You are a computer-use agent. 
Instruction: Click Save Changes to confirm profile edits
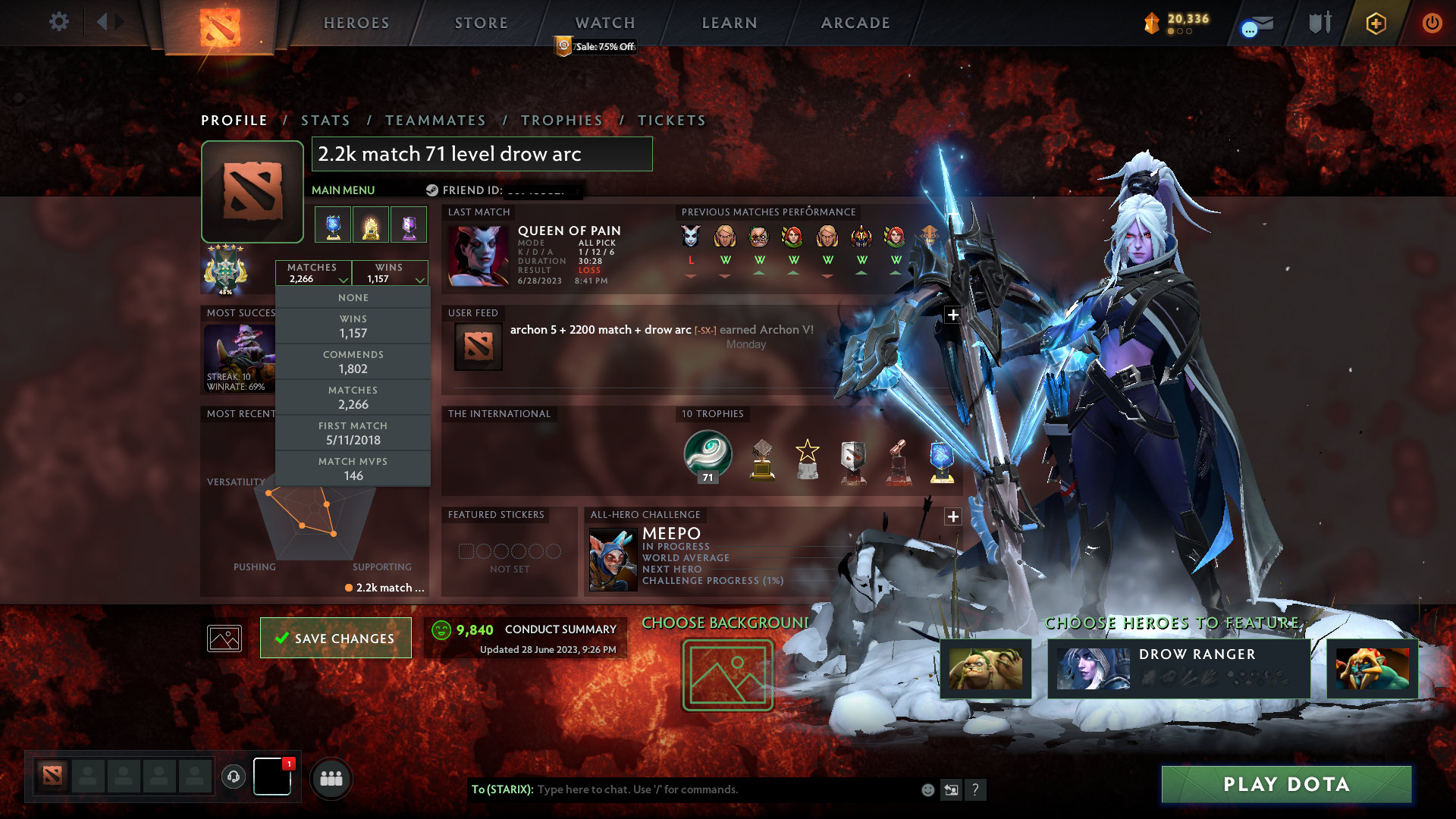pyautogui.click(x=335, y=638)
